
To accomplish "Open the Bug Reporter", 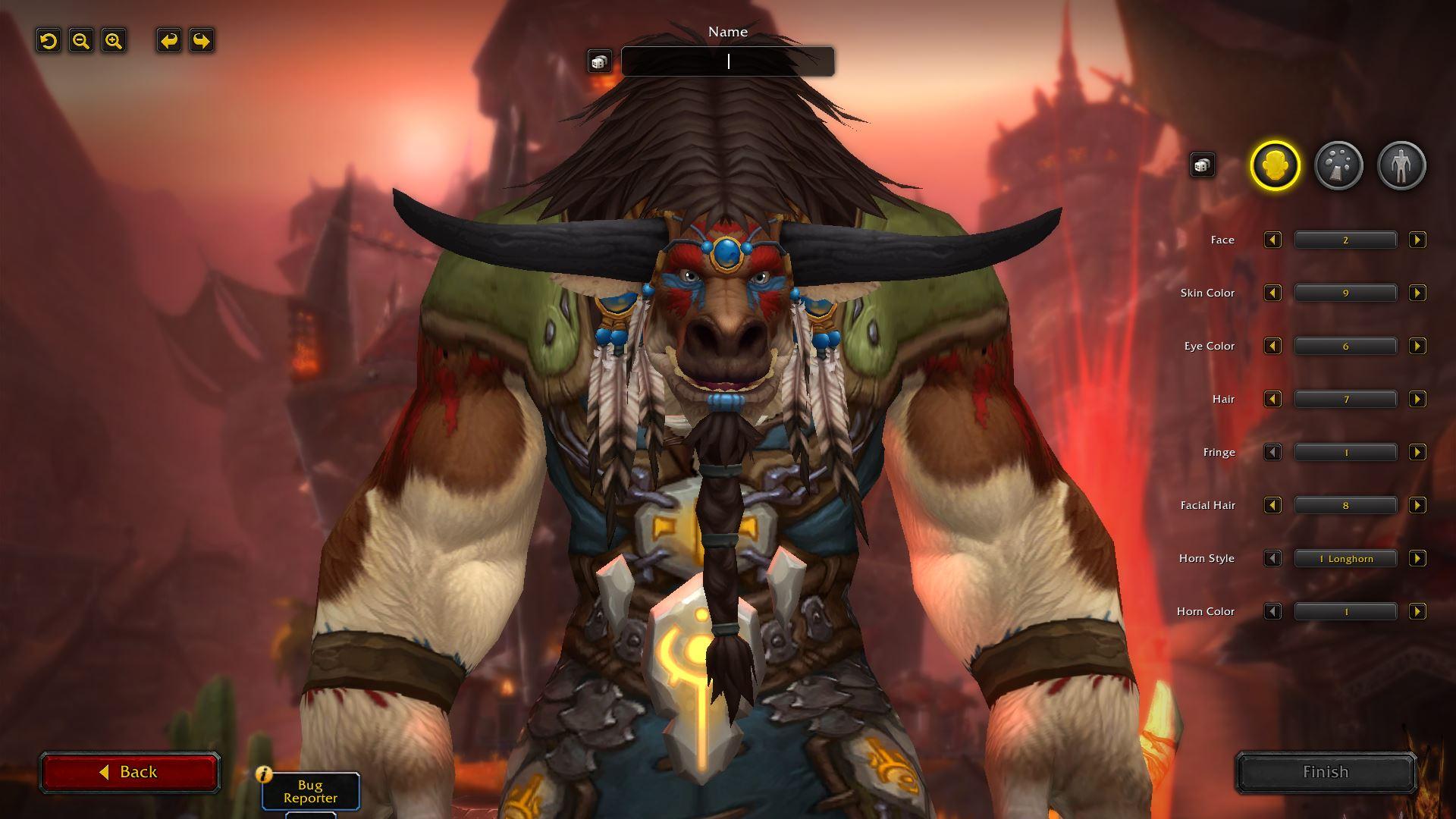I will click(312, 791).
